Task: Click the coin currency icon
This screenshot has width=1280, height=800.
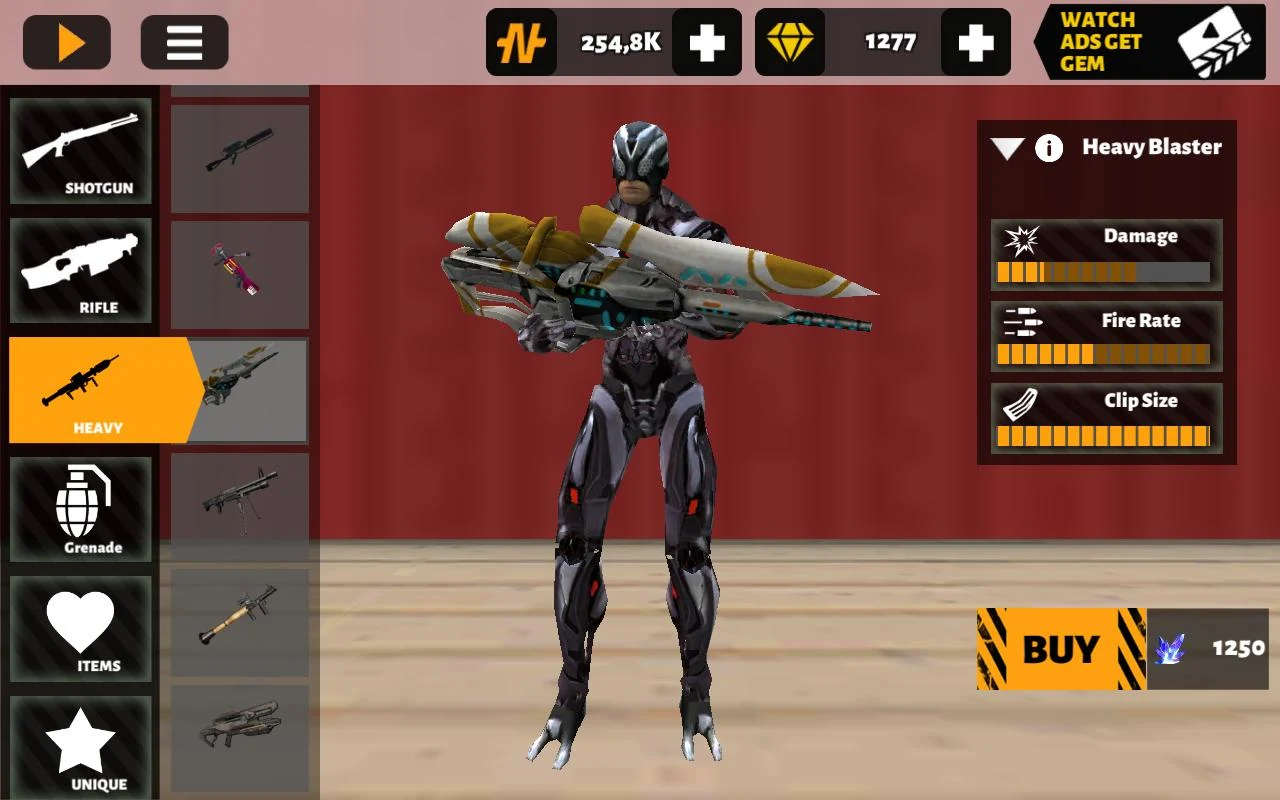Action: click(521, 42)
